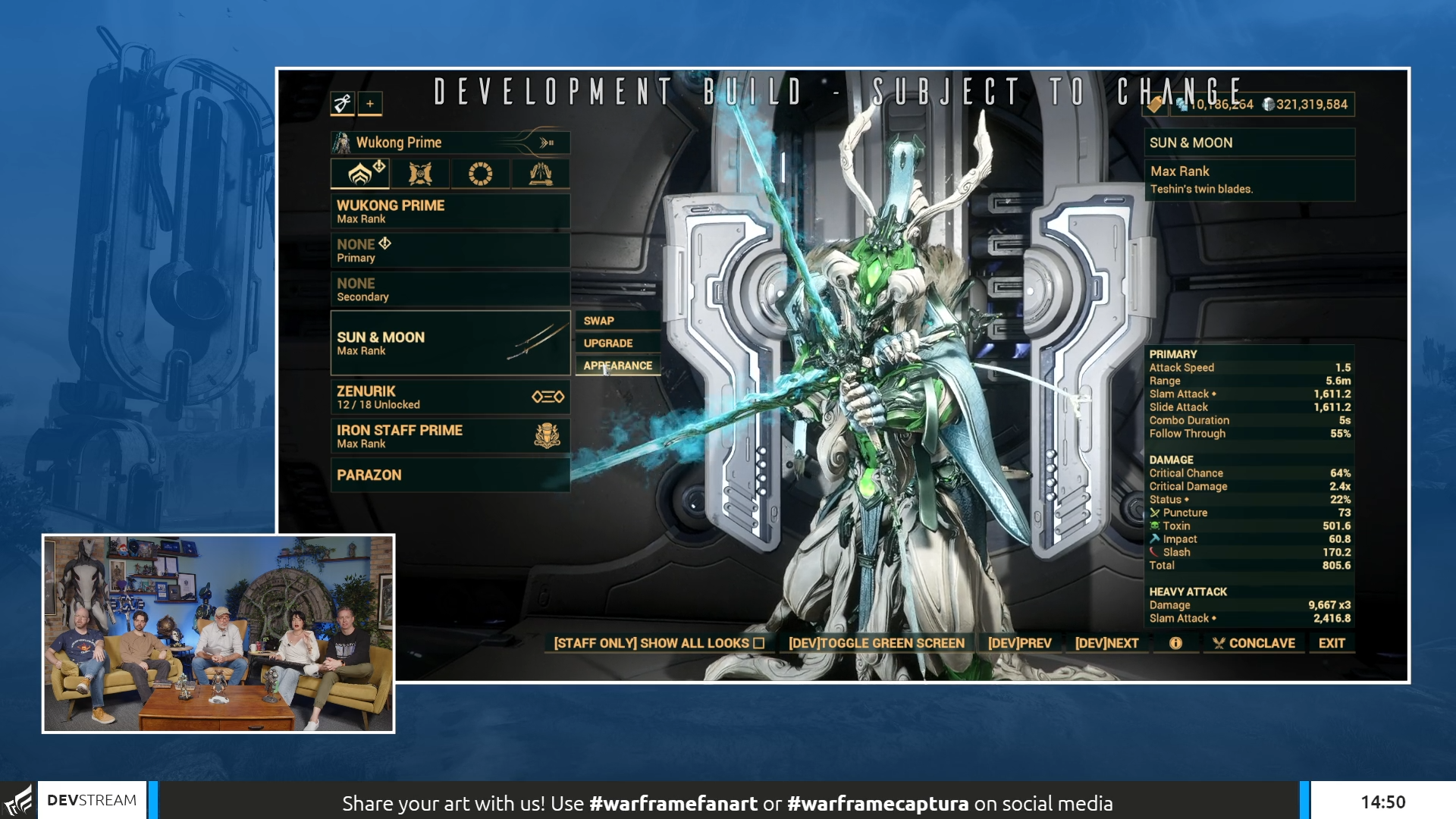Choose SWAP from the weapon options

(x=617, y=320)
